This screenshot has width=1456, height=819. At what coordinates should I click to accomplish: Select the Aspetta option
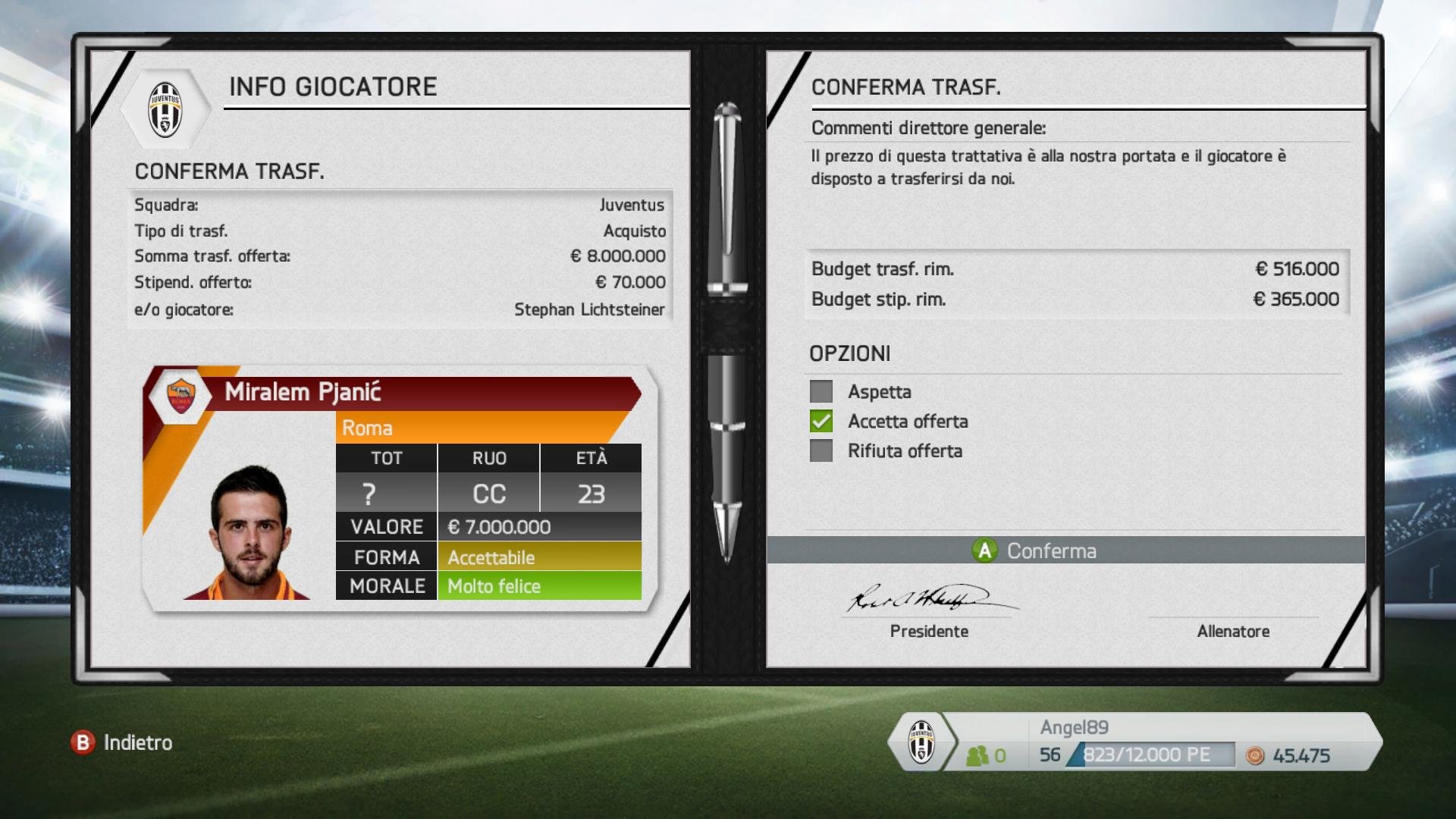821,392
